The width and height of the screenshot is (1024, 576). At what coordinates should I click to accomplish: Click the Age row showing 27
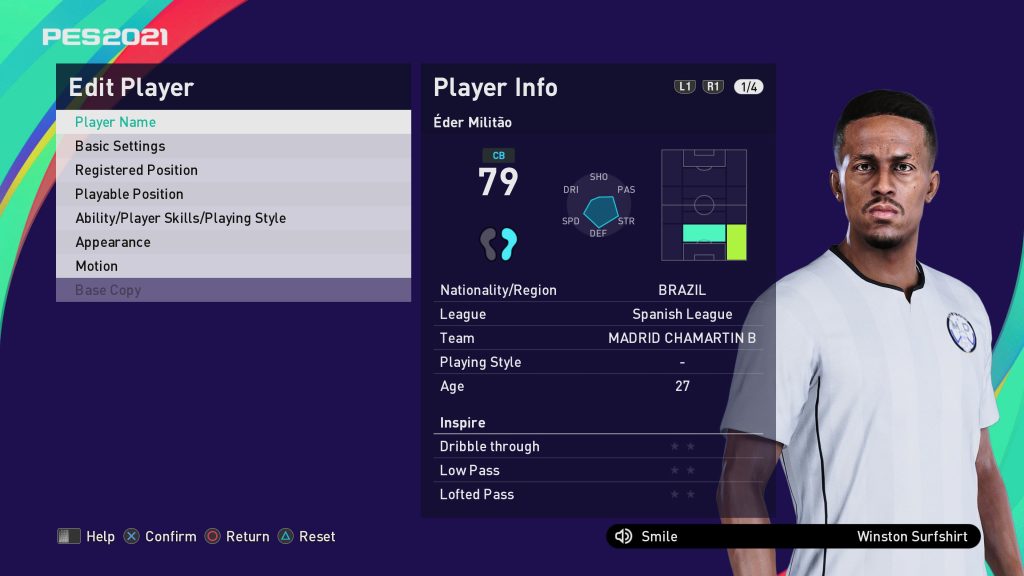click(597, 386)
